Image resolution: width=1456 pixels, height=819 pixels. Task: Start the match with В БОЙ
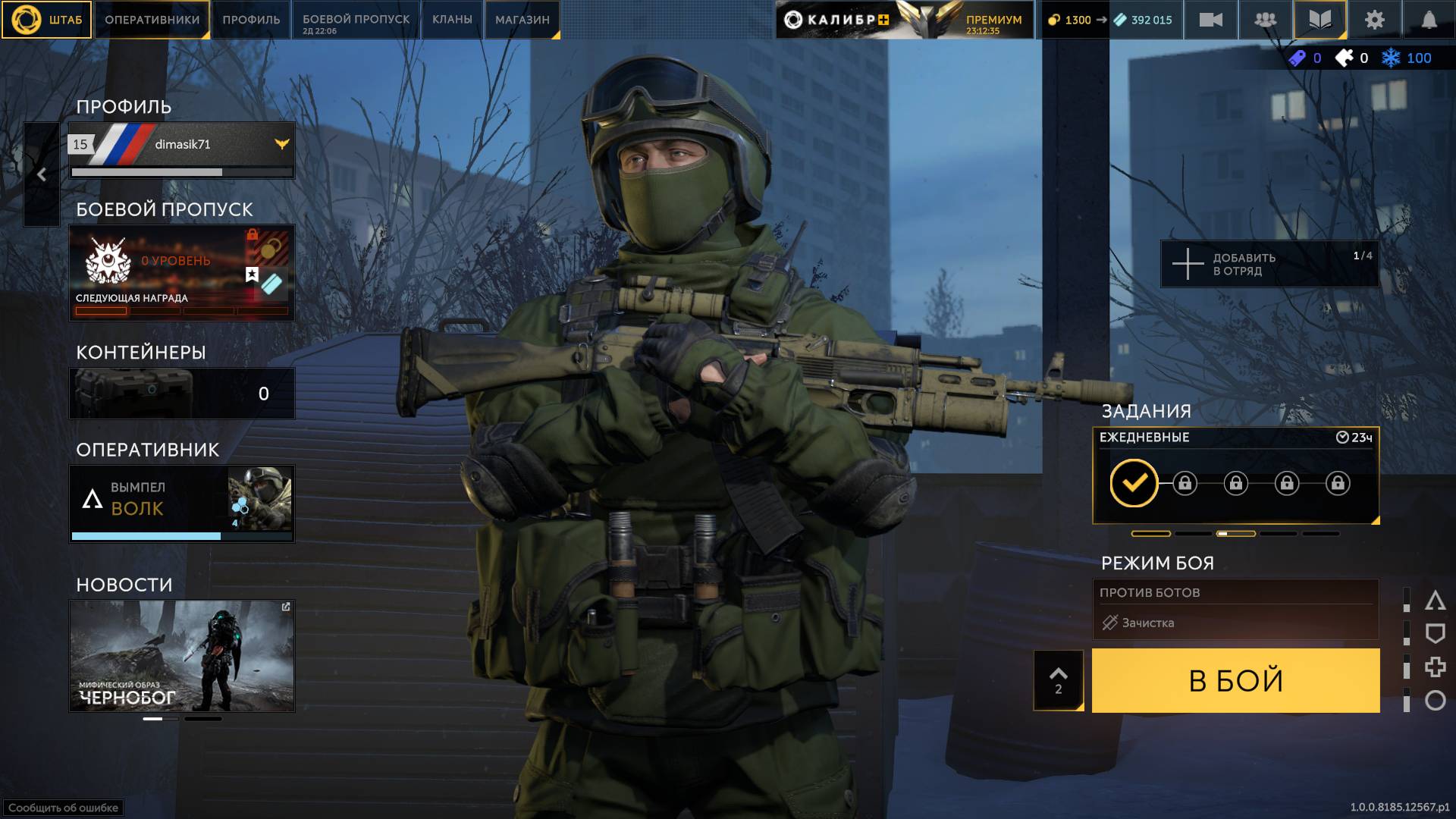click(x=1235, y=680)
